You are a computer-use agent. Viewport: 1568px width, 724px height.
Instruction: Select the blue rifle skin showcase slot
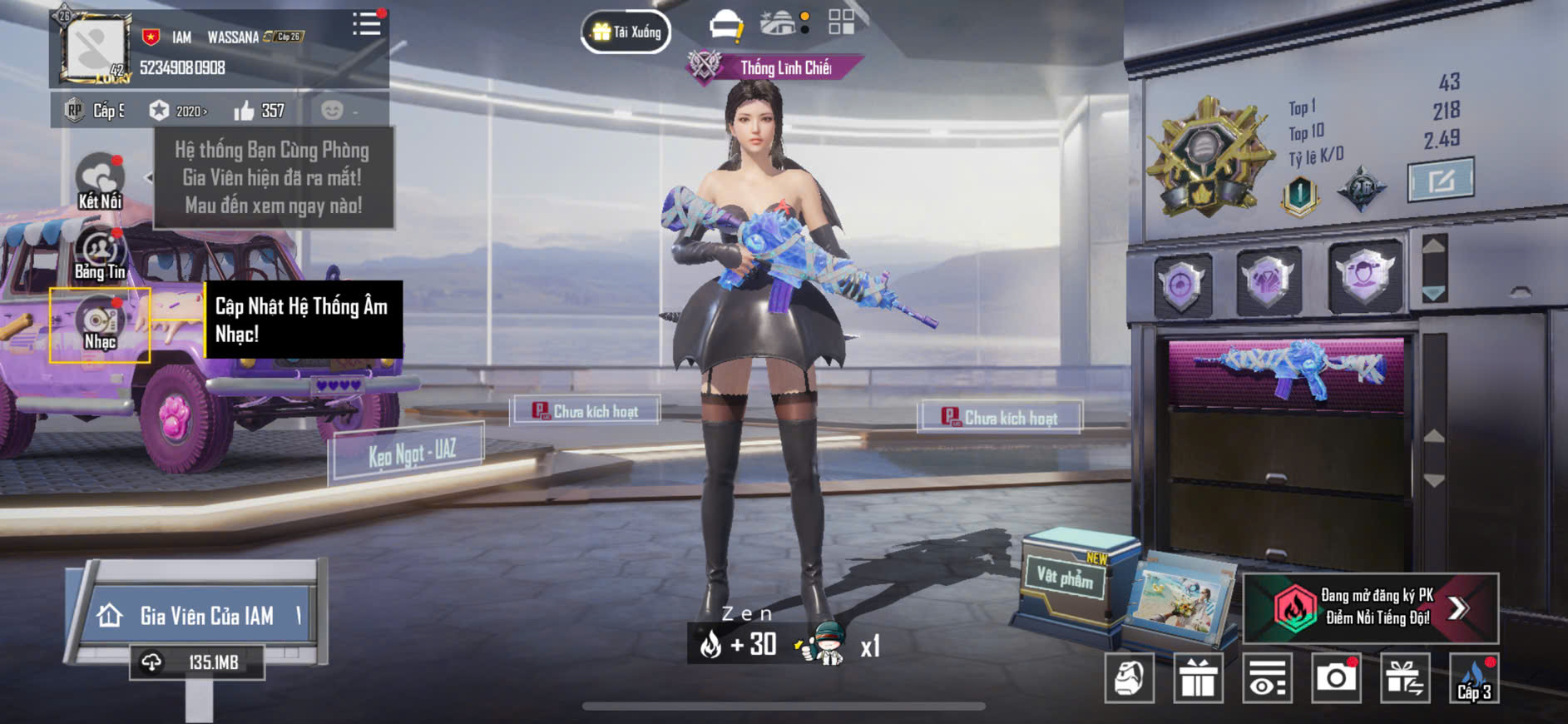pos(1287,370)
